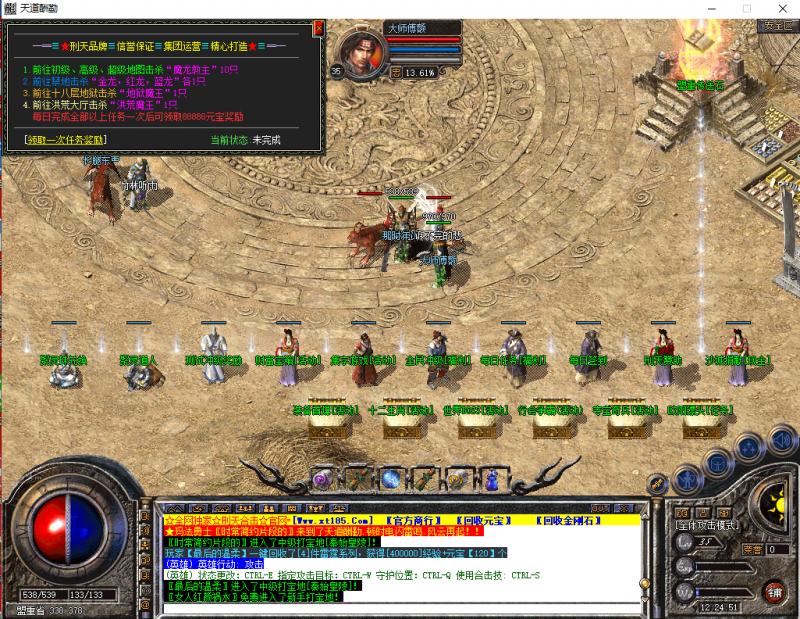
Task: Toggle sound with the speaker button
Action: (x=784, y=438)
